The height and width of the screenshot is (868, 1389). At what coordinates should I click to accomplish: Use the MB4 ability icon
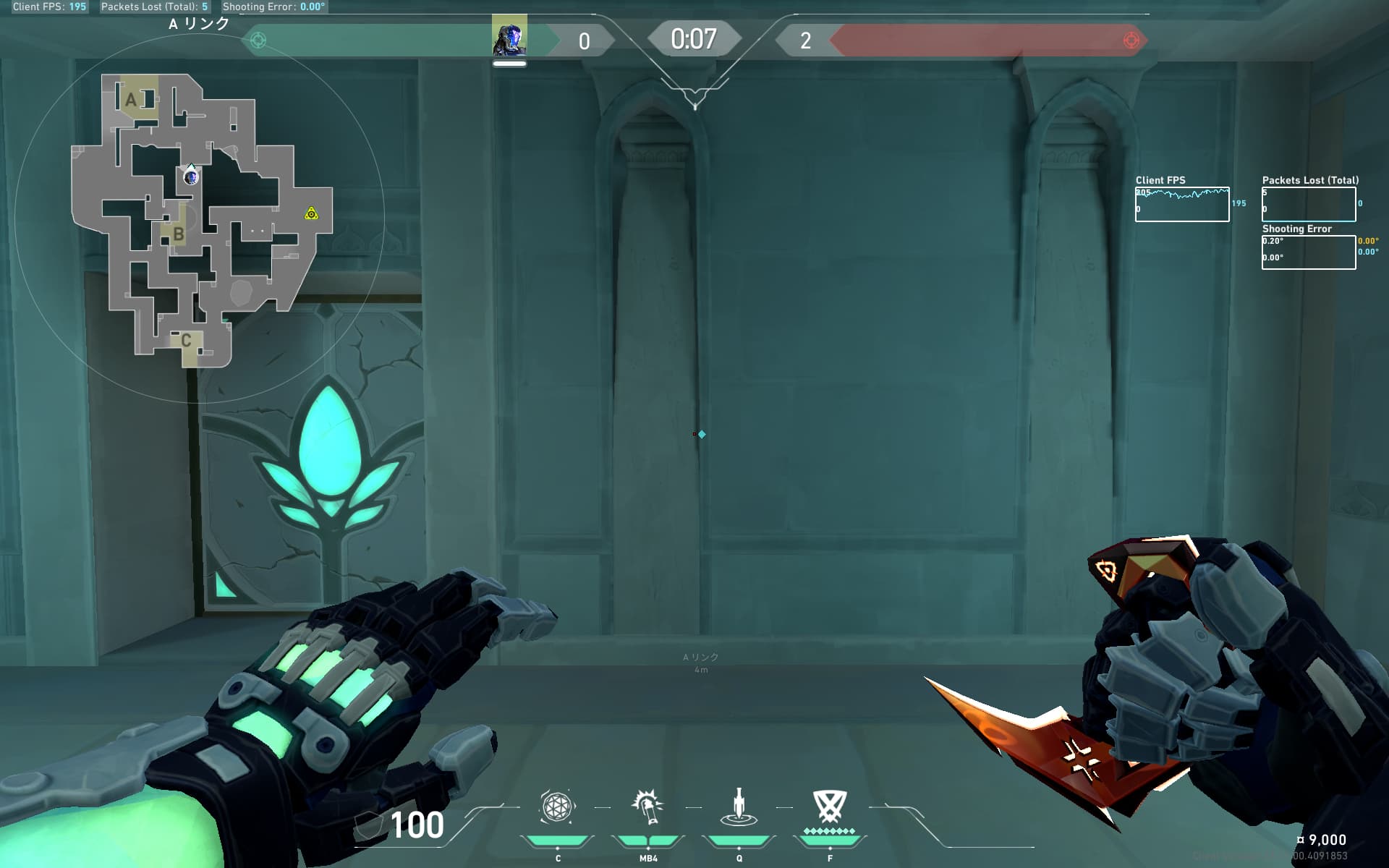(x=647, y=807)
